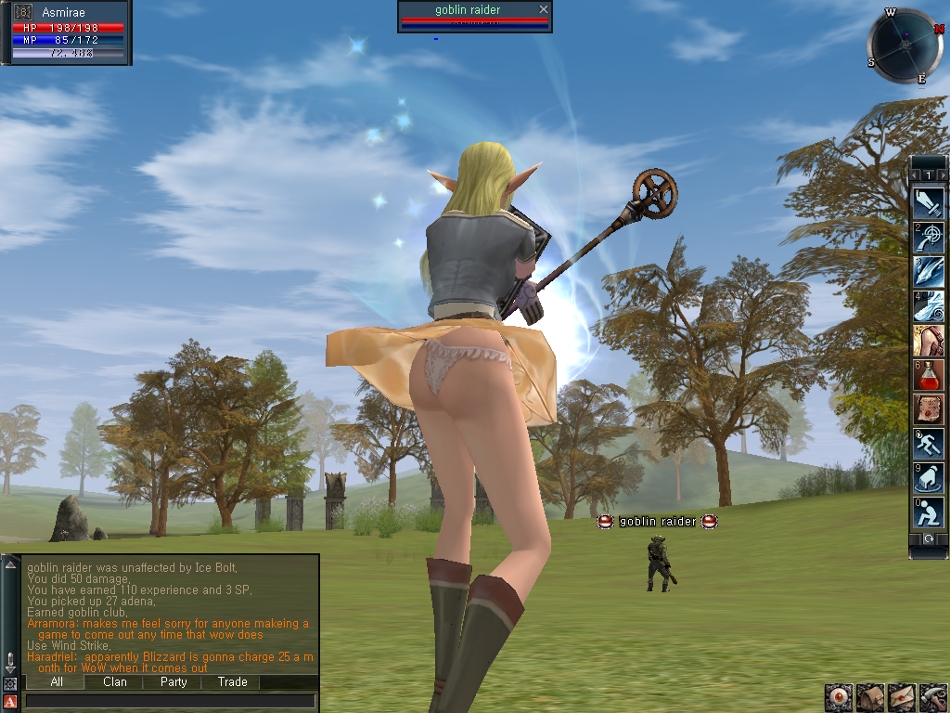Switch to the Clan chat tab

115,682
